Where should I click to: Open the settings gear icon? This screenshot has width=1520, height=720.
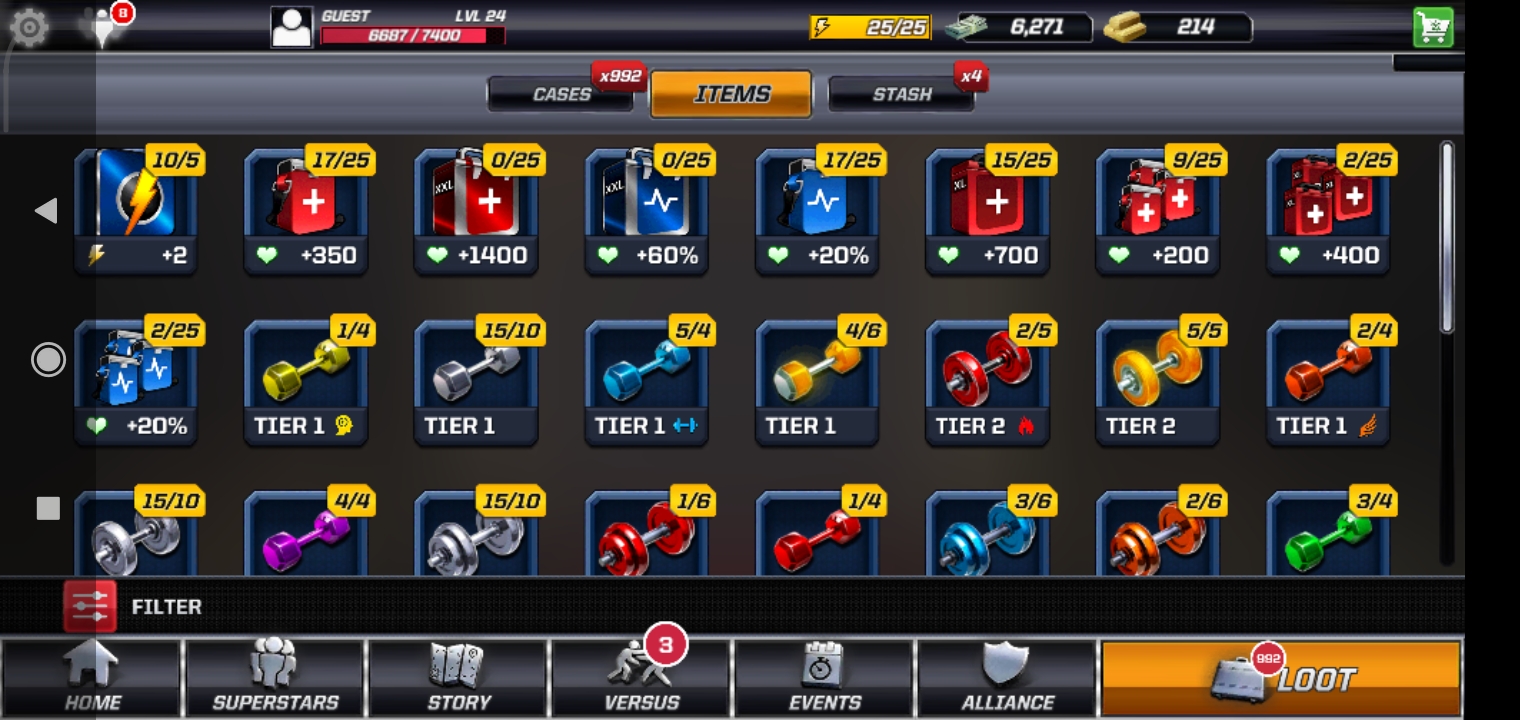[29, 27]
